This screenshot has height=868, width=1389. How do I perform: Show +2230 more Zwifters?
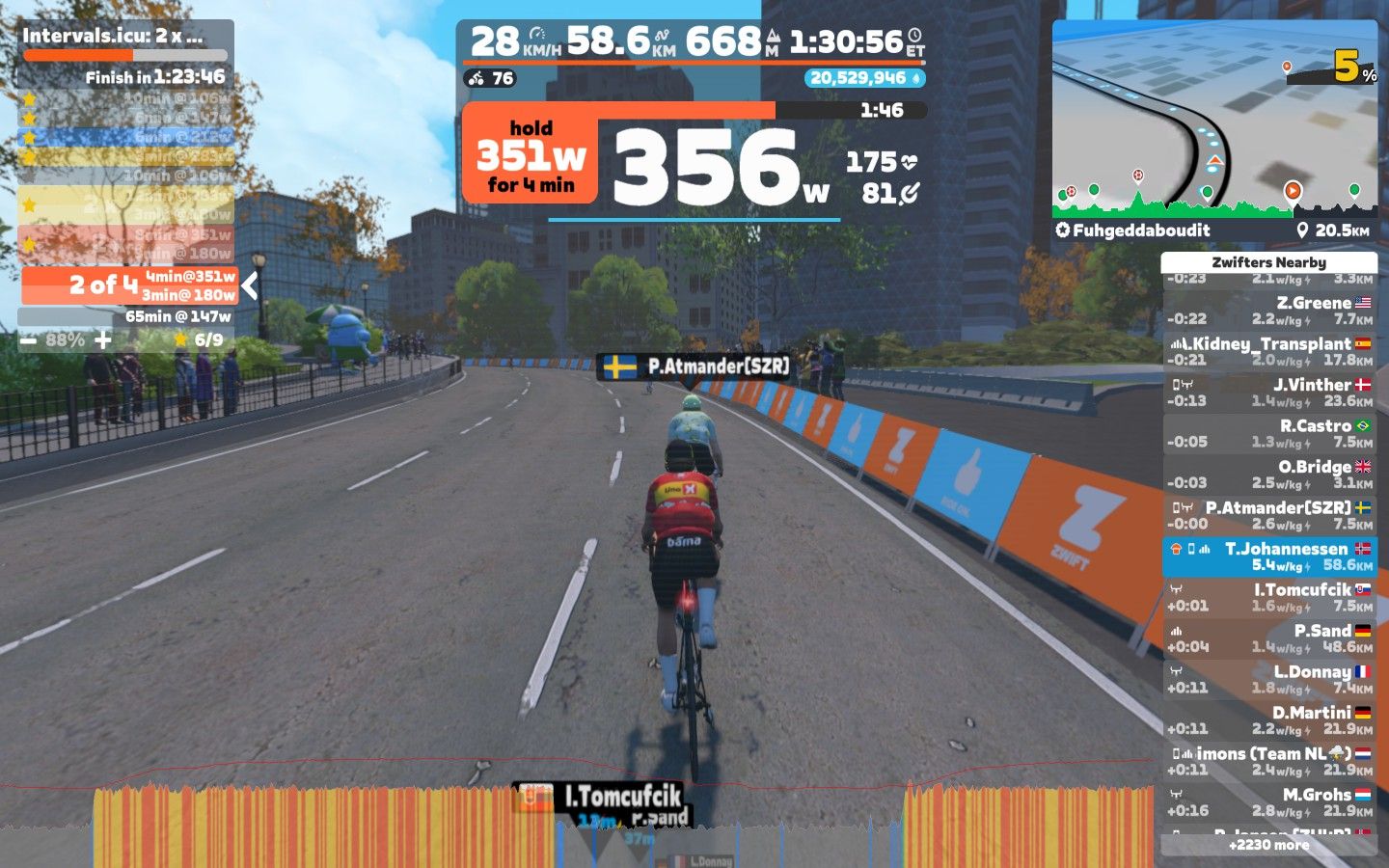pos(1269,845)
